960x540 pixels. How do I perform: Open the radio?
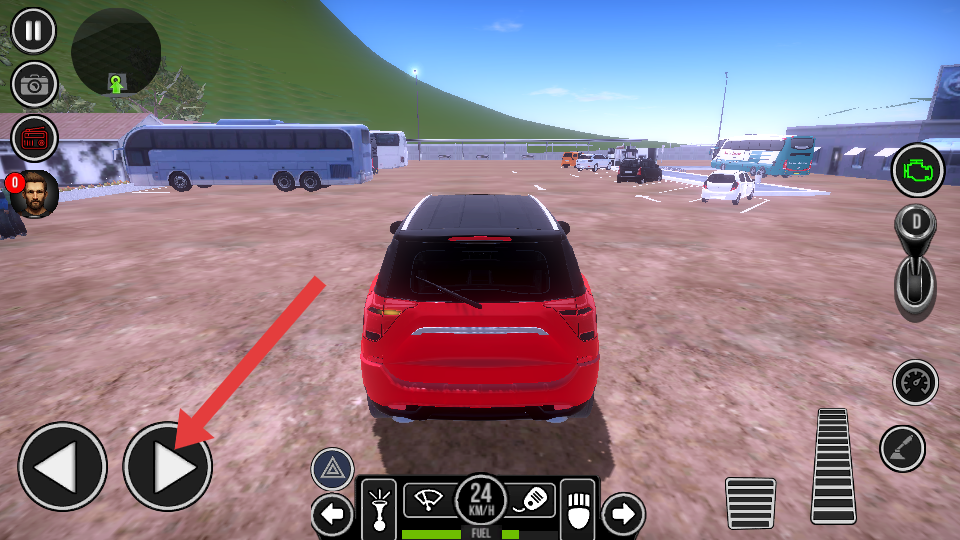[x=33, y=138]
